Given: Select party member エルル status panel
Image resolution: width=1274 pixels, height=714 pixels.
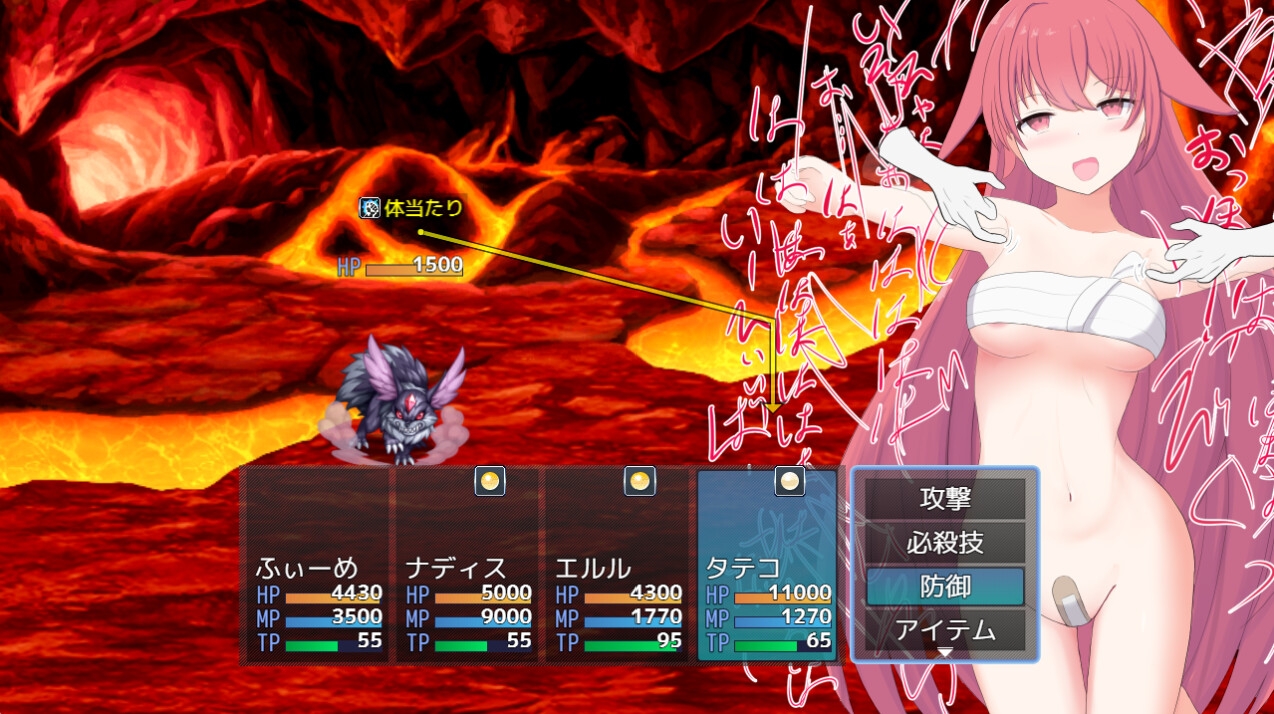Looking at the screenshot, I should click(x=617, y=565).
